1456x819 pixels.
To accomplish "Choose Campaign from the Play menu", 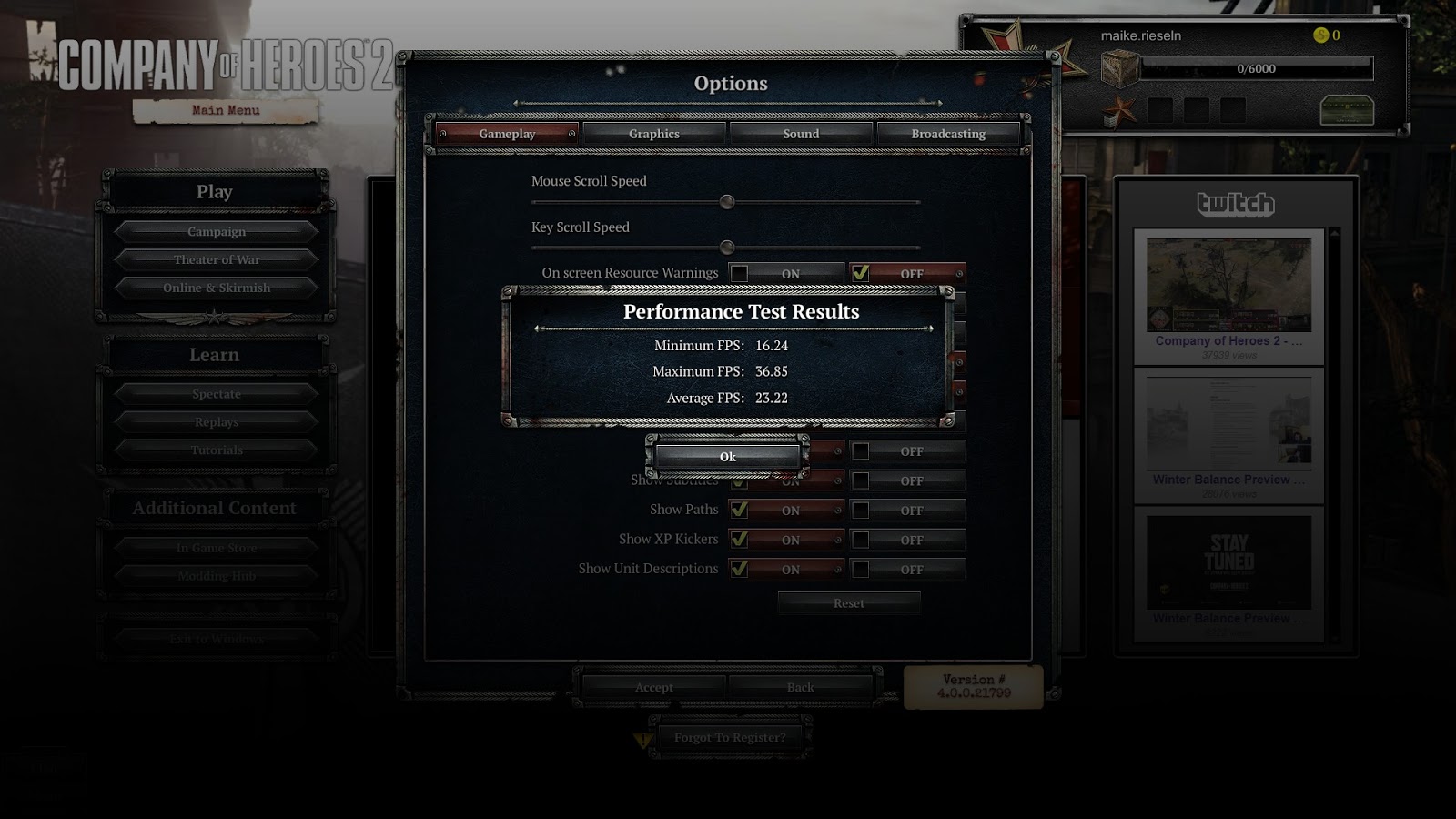I will point(217,231).
